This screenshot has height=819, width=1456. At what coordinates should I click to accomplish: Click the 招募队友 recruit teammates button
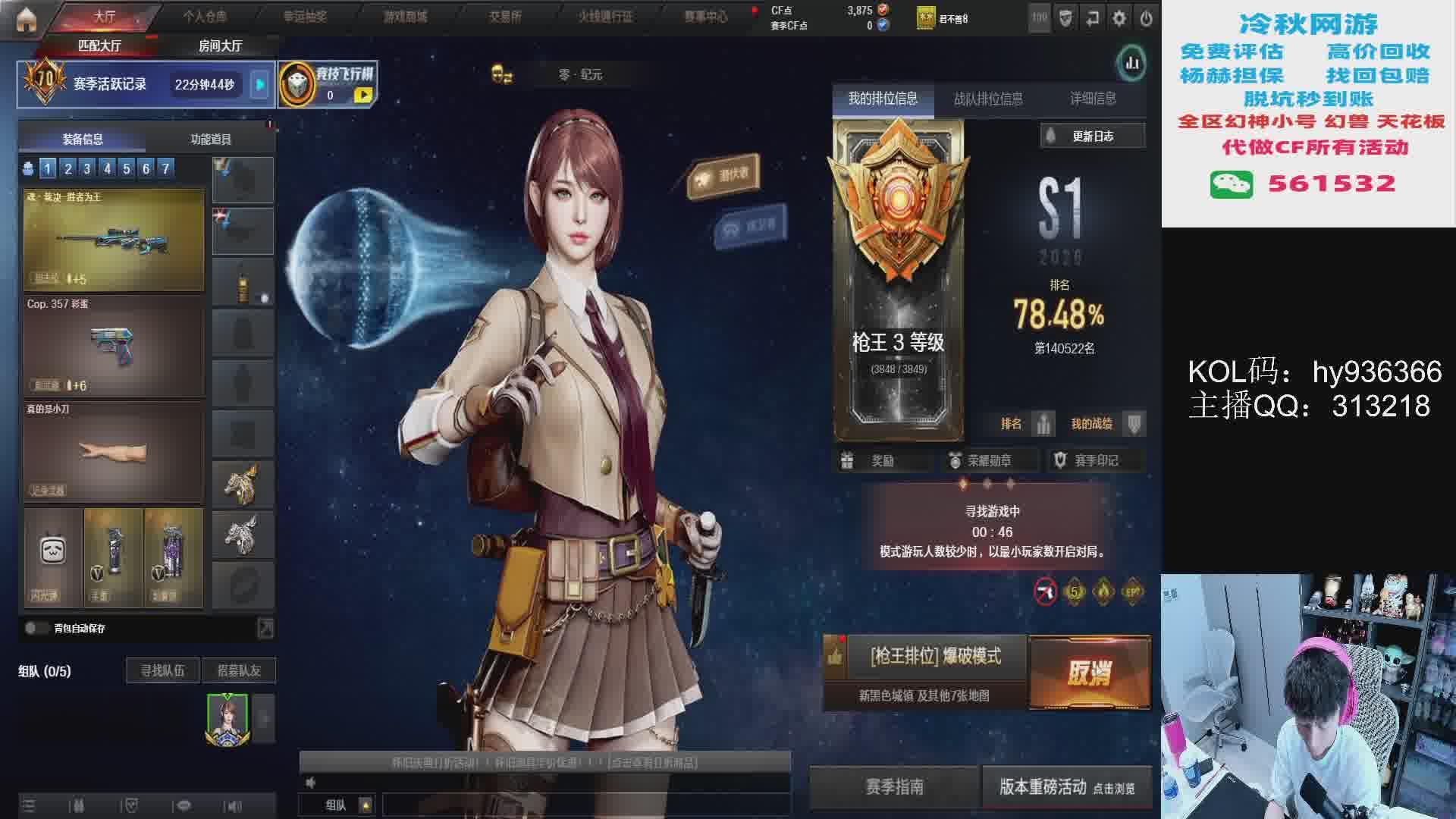point(239,670)
